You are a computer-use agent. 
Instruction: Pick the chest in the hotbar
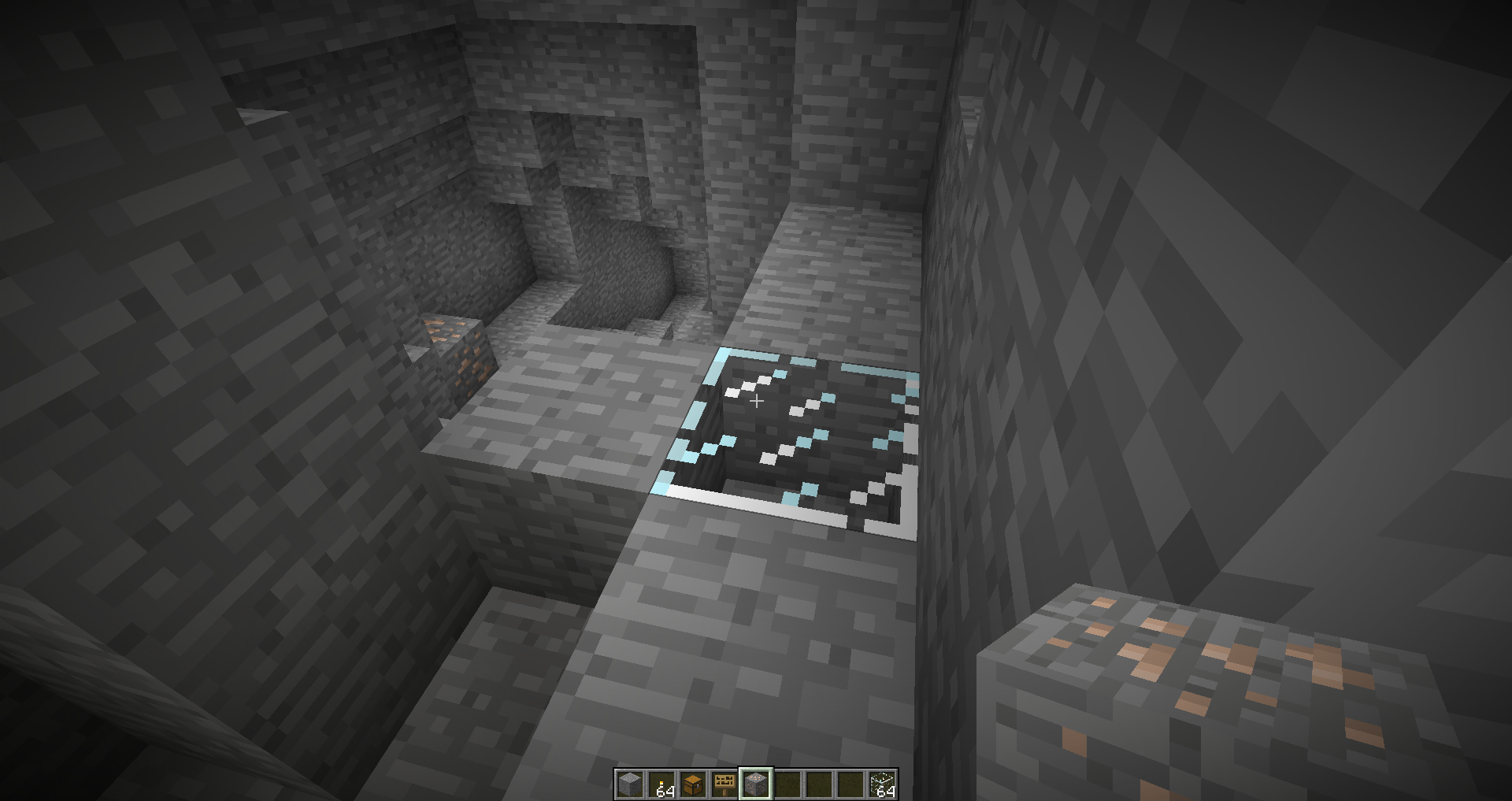[693, 784]
